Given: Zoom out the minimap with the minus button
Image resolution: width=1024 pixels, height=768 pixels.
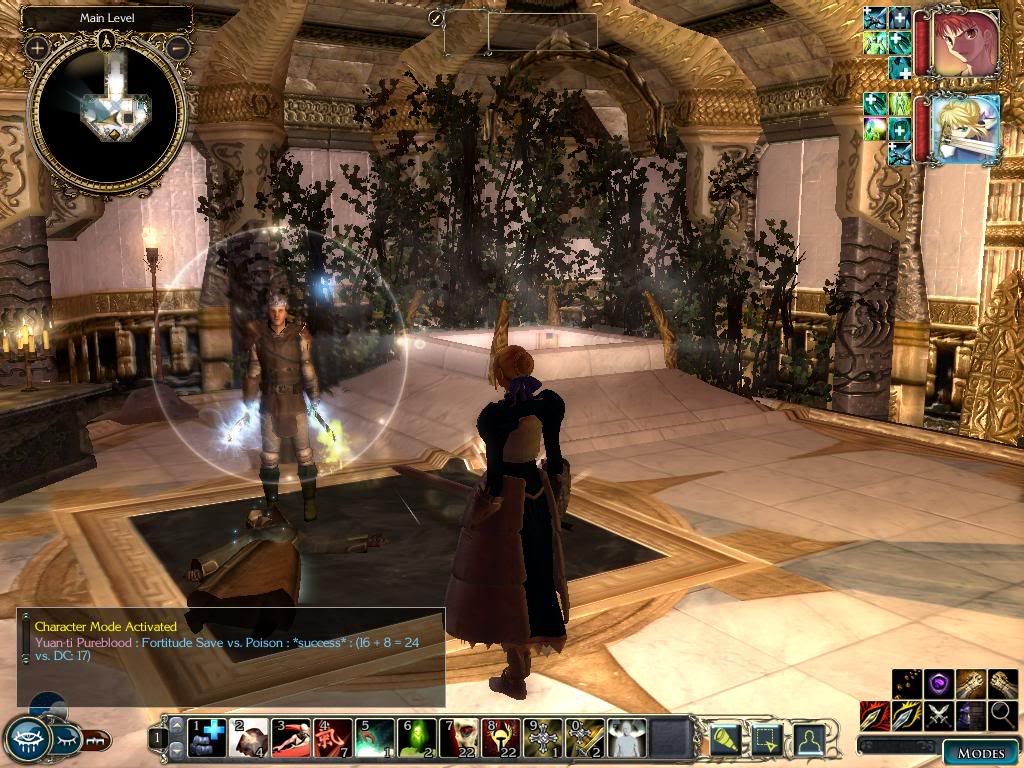Looking at the screenshot, I should pos(178,47).
